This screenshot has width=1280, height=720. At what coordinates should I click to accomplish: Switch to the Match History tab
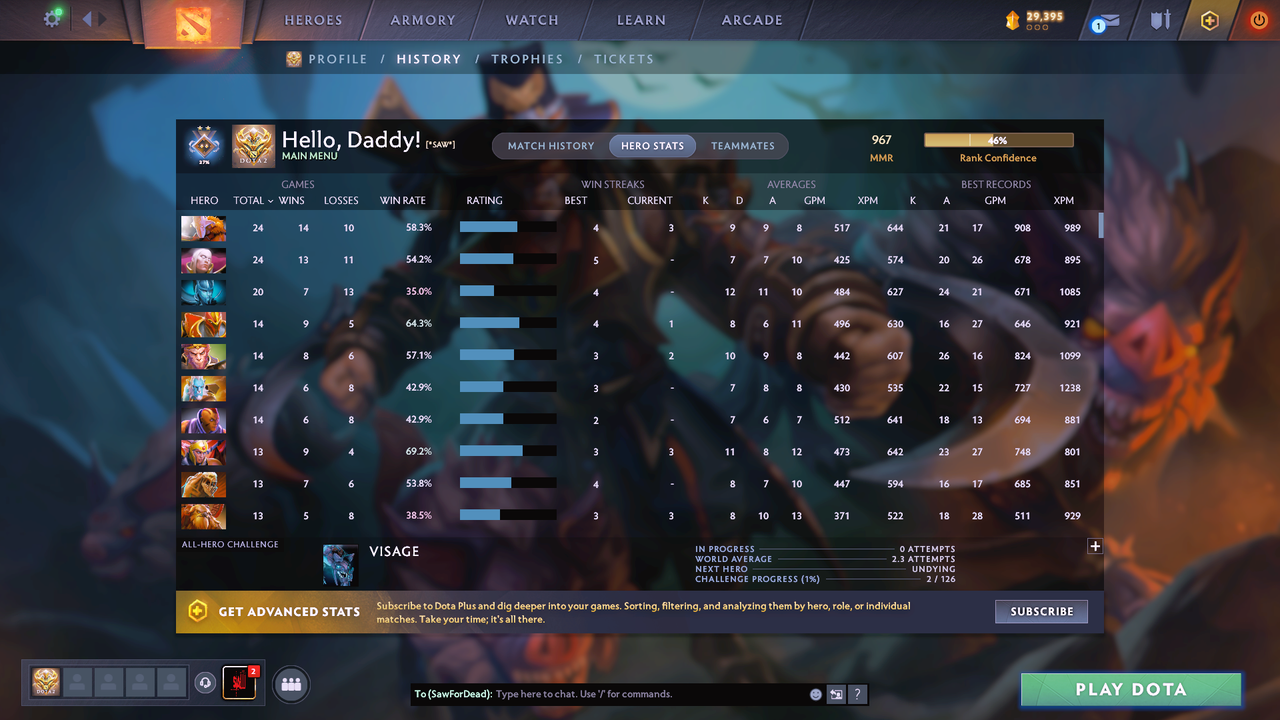tap(550, 145)
